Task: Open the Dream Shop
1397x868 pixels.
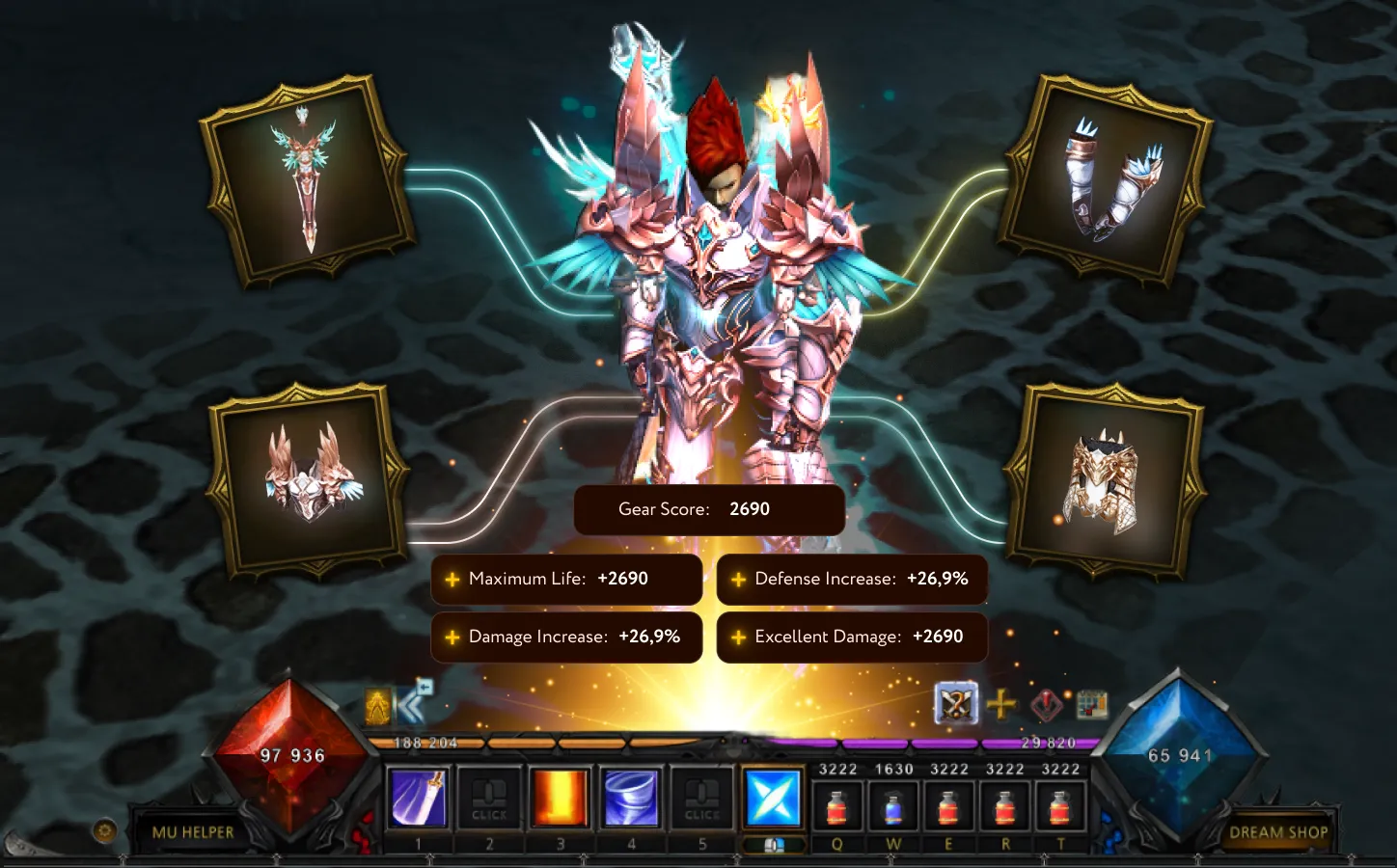Action: tap(1277, 831)
